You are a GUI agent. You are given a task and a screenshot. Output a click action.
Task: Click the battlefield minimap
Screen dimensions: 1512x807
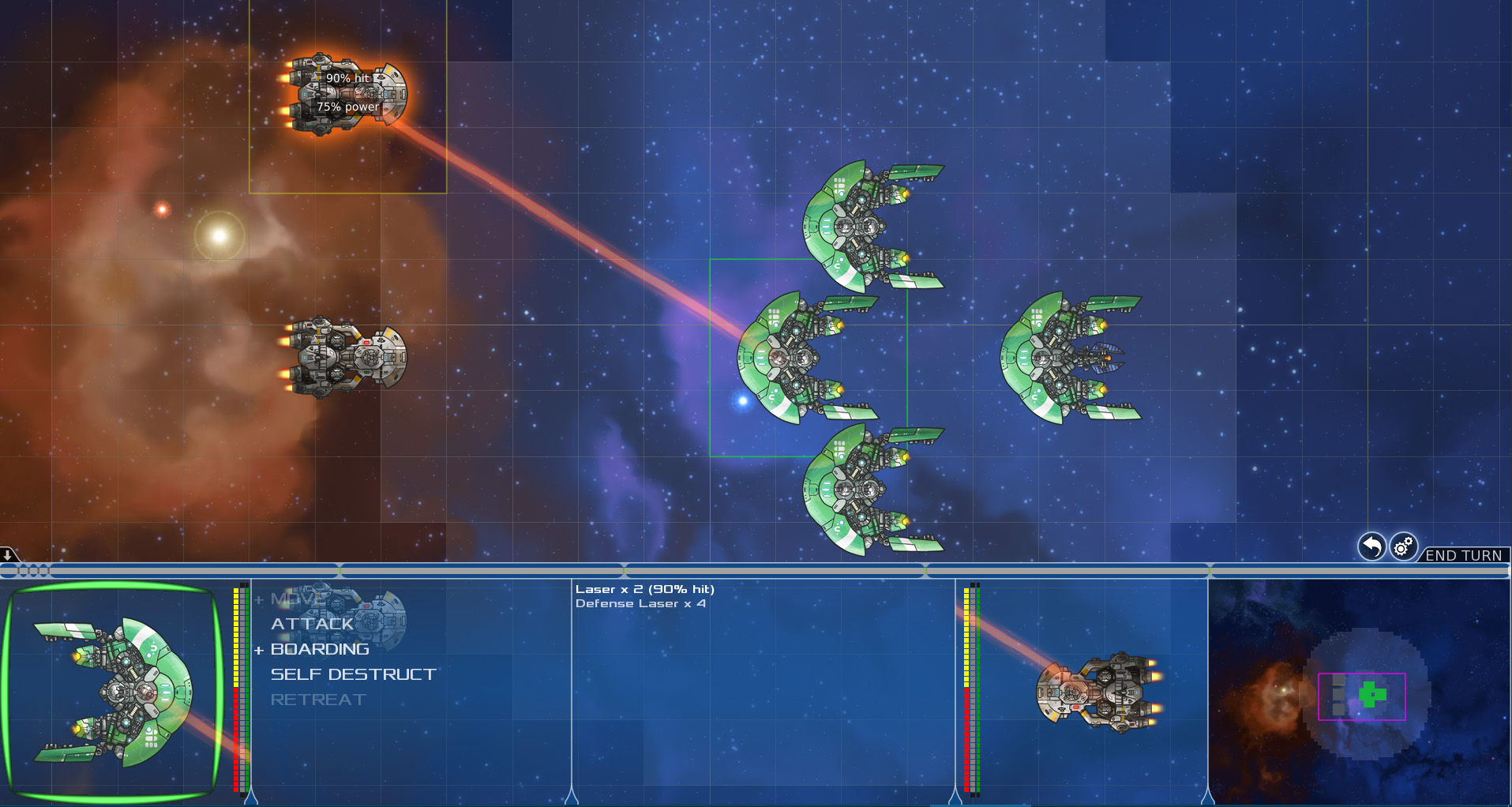[1359, 693]
